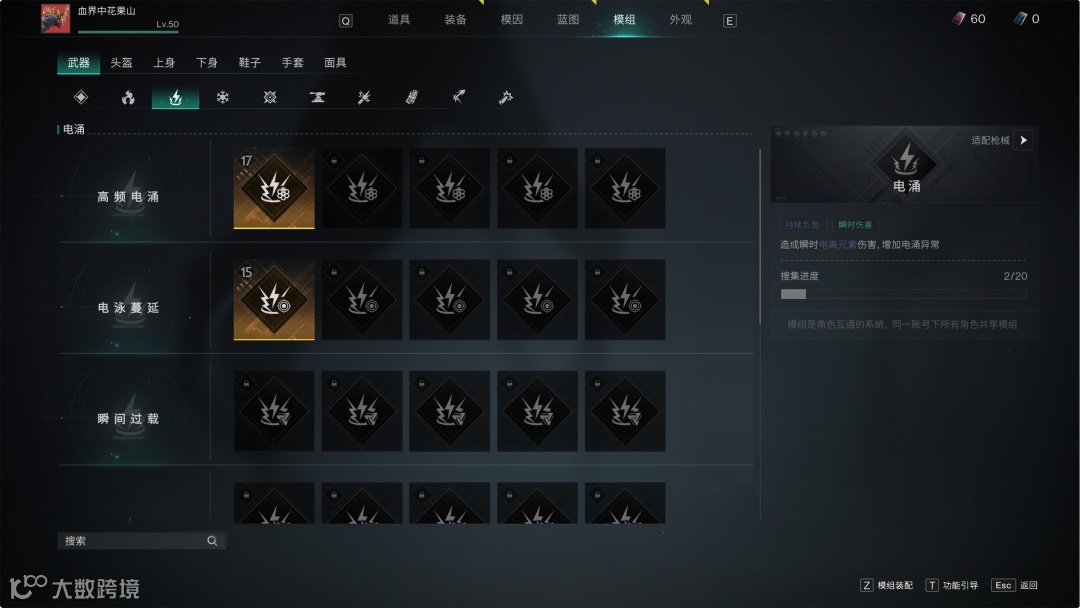
Task: Select the 鞋子 (Shoes) category
Action: 249,63
